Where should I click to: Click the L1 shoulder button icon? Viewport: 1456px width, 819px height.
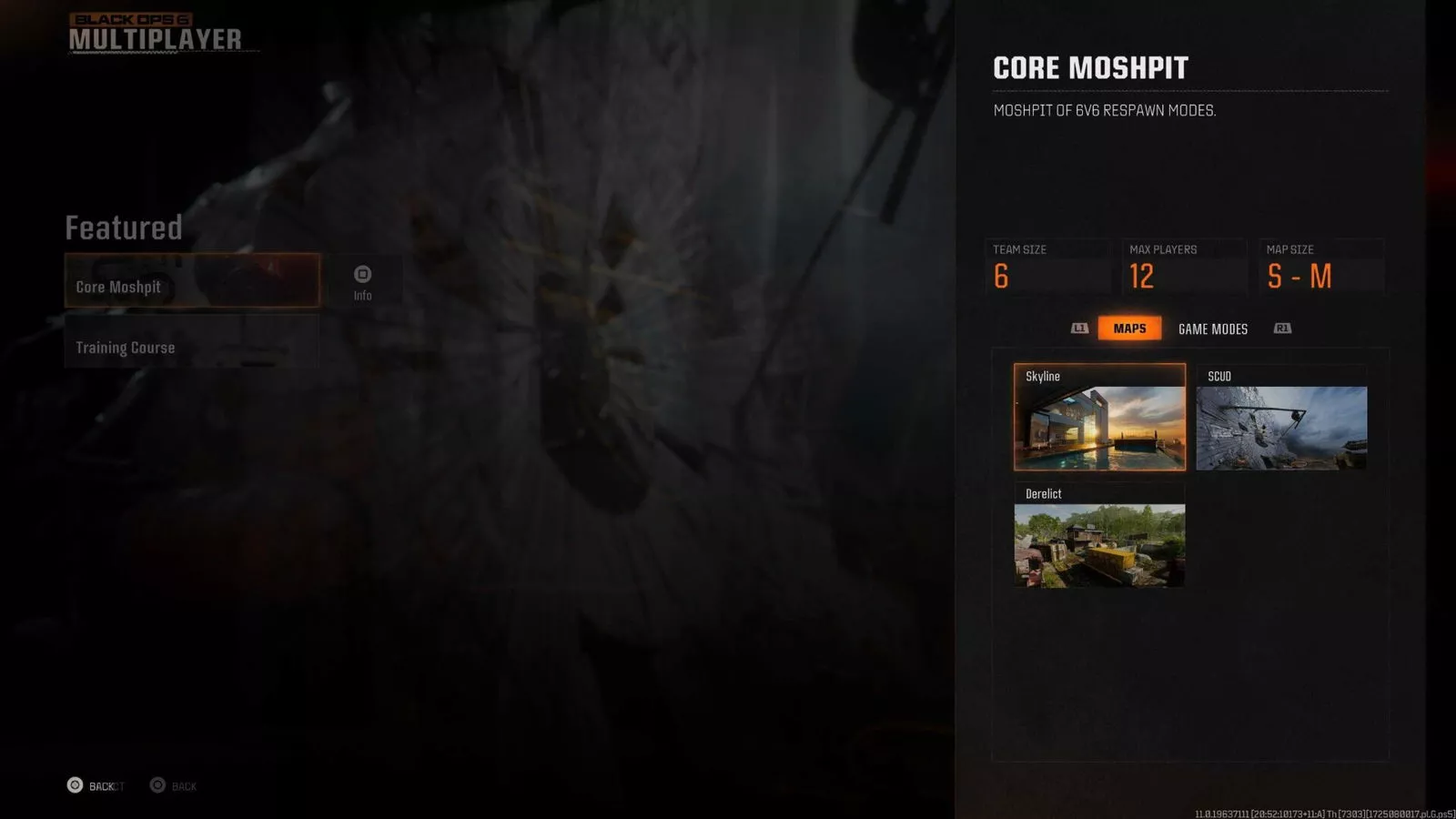click(x=1078, y=329)
